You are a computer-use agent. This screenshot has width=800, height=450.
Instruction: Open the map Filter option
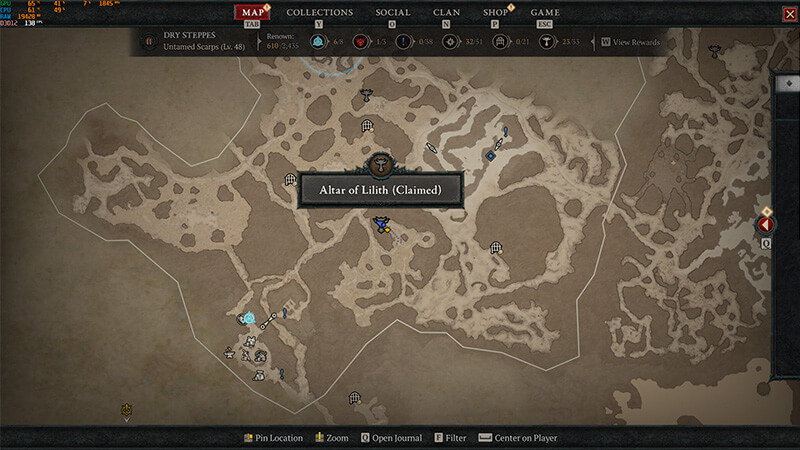(x=450, y=438)
